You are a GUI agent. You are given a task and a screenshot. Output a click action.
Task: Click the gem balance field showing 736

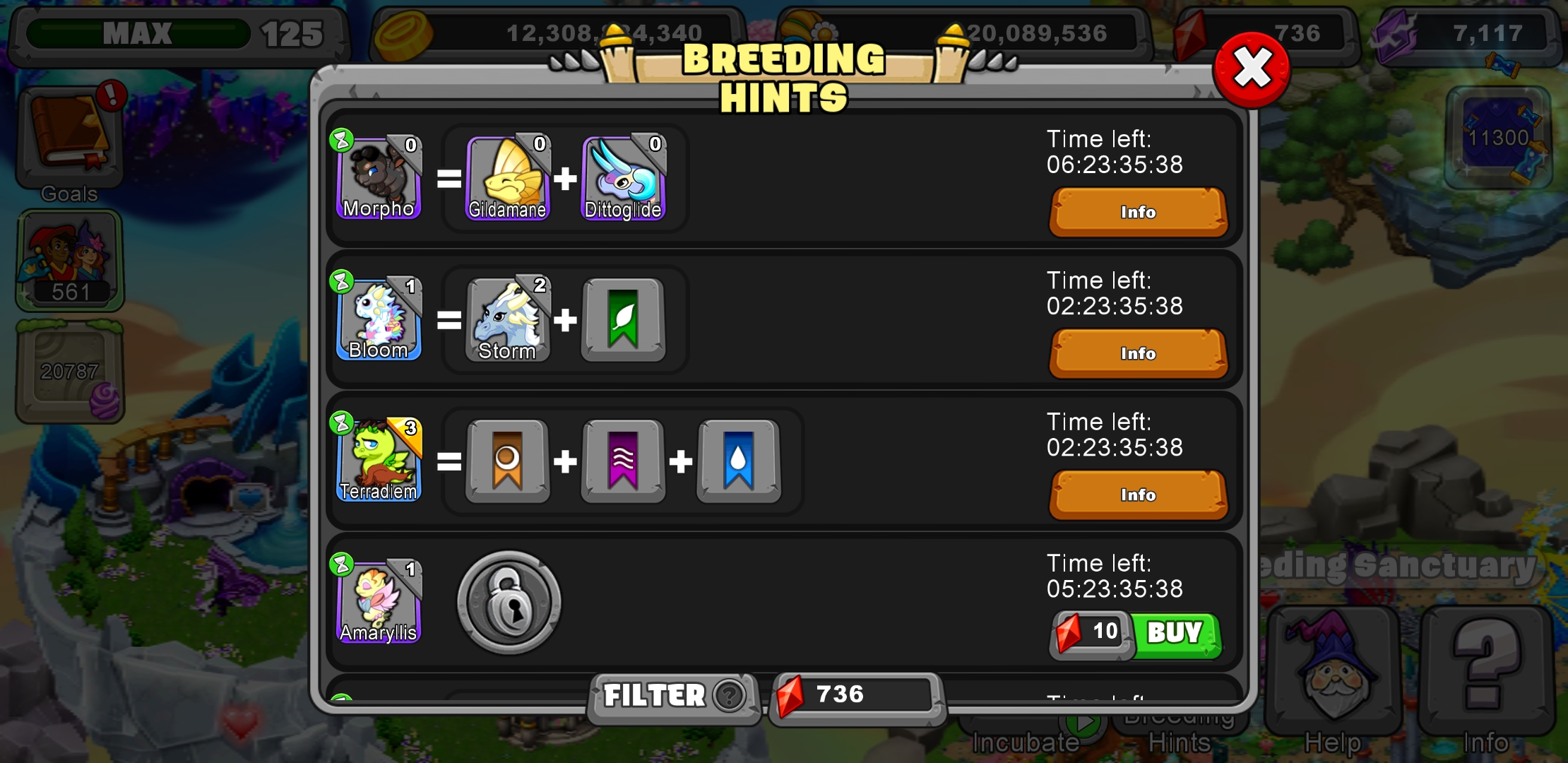click(855, 696)
